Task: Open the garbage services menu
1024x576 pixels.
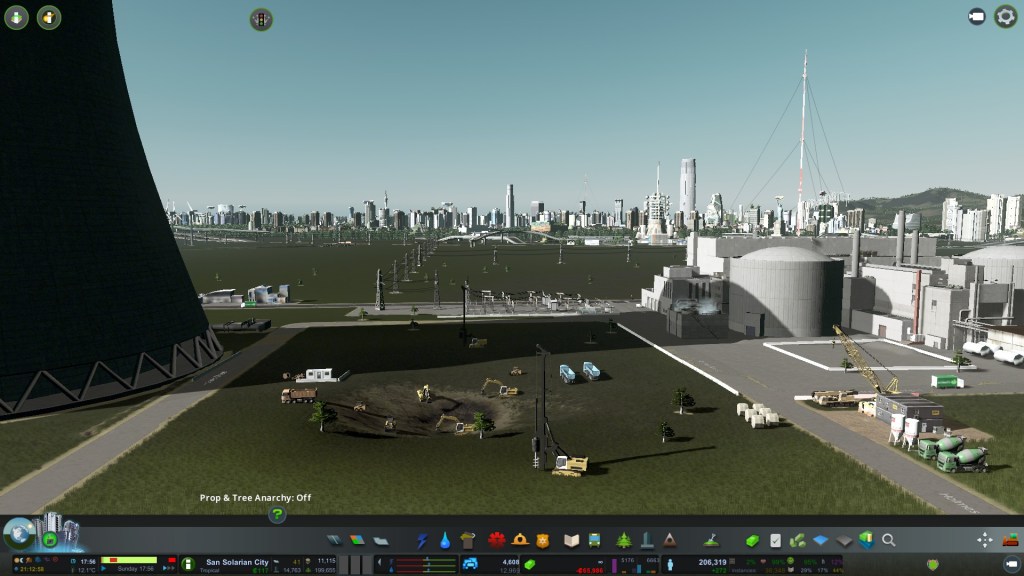Action: pos(468,540)
